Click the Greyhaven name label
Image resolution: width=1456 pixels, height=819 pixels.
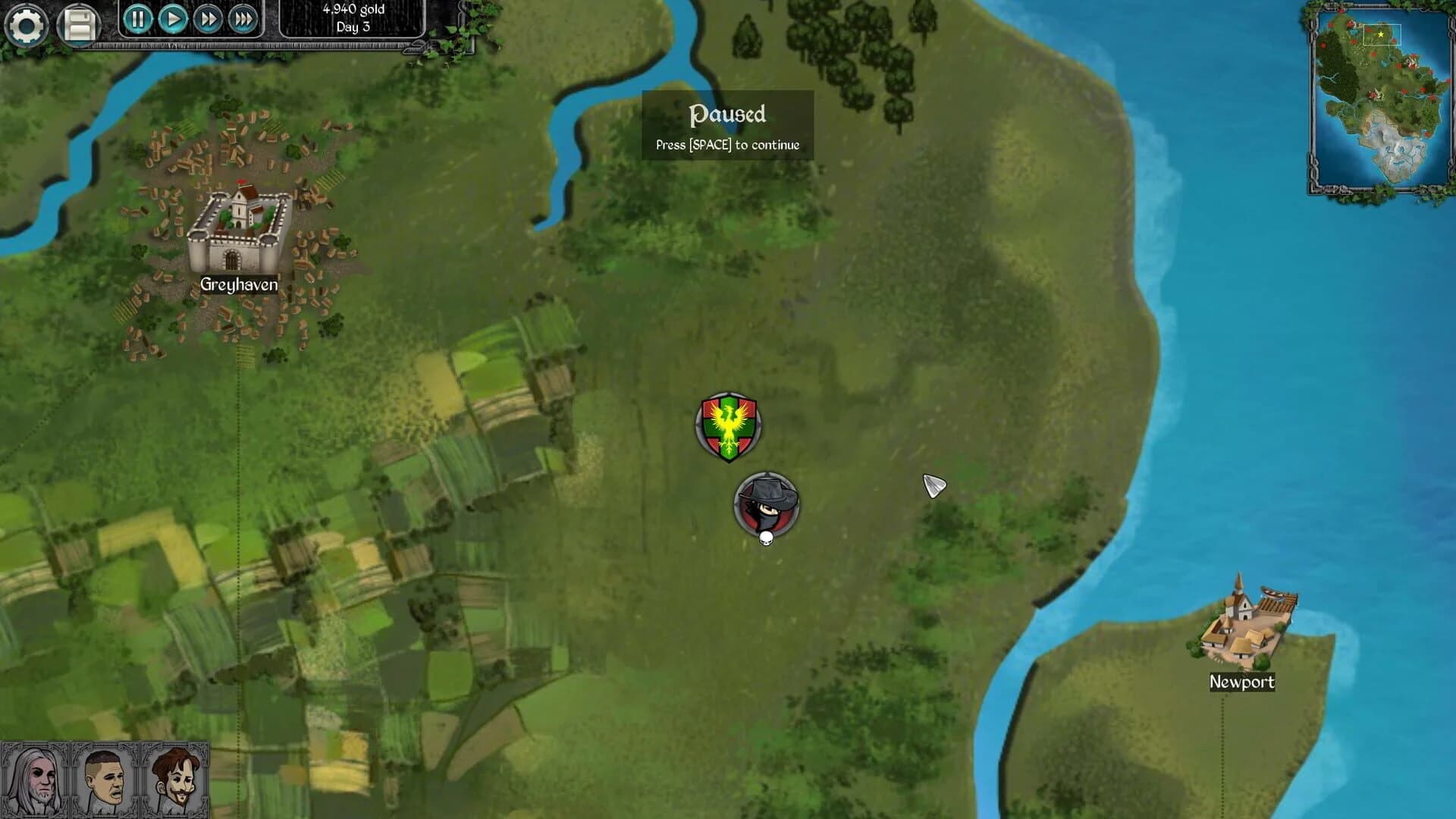pos(237,284)
